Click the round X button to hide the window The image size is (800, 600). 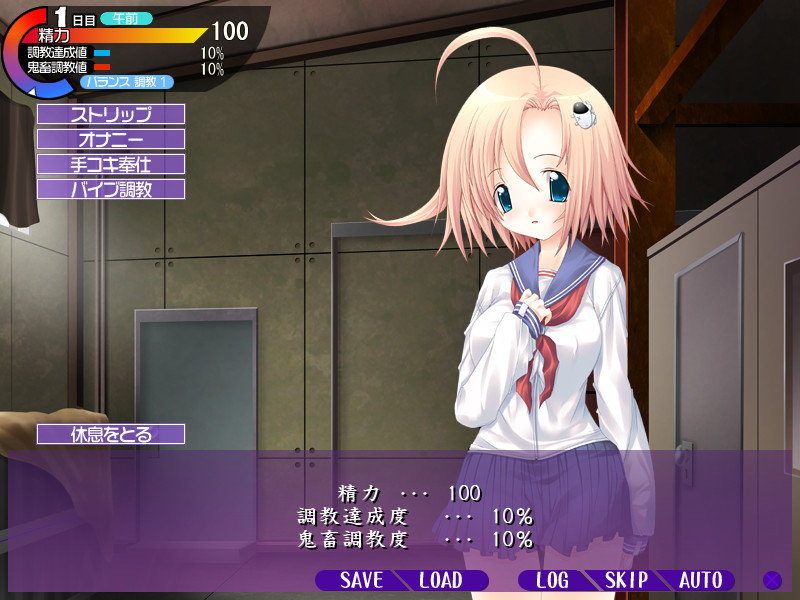pyautogui.click(x=772, y=580)
